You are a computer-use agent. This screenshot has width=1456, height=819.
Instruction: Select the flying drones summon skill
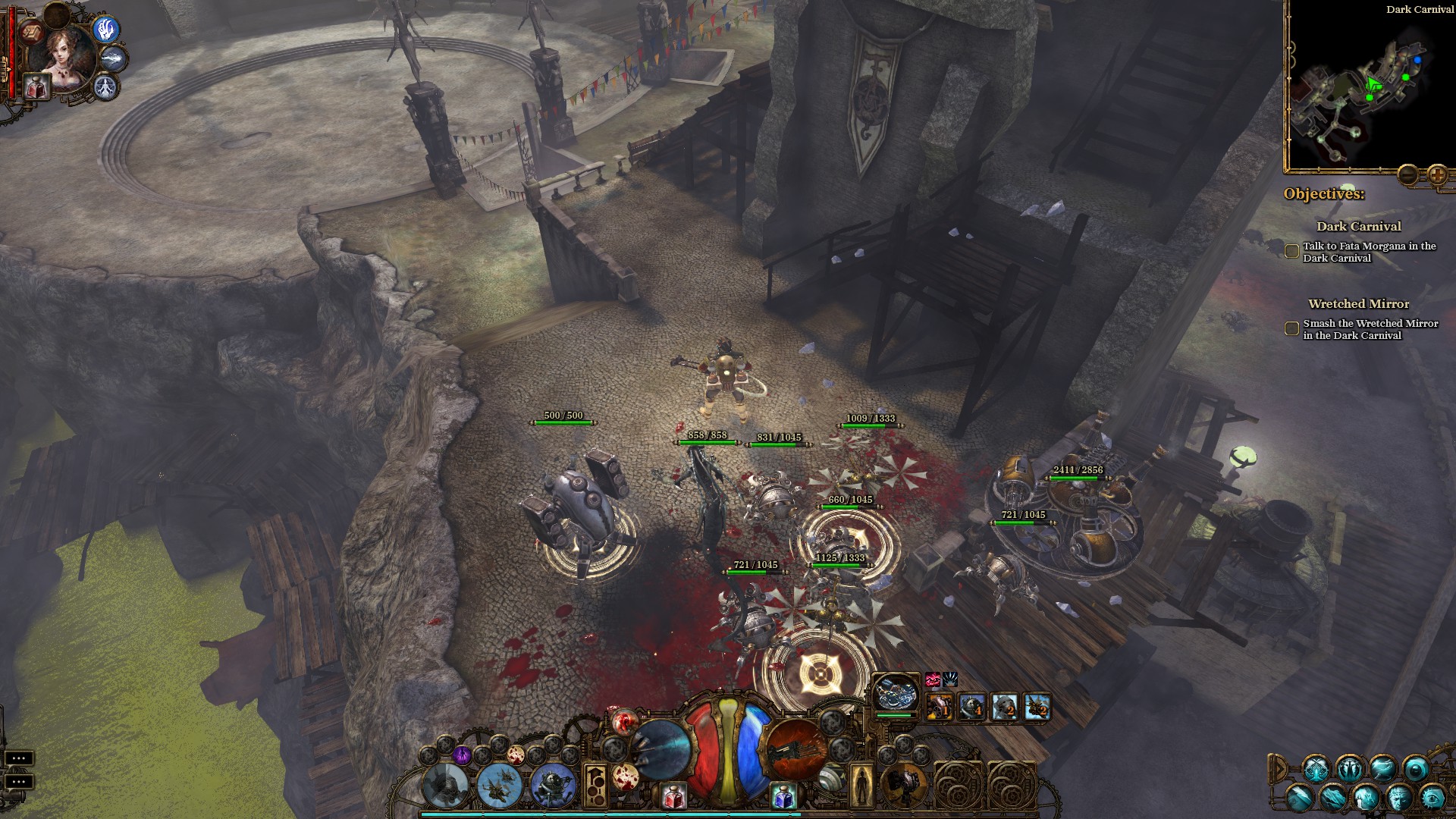(x=500, y=785)
